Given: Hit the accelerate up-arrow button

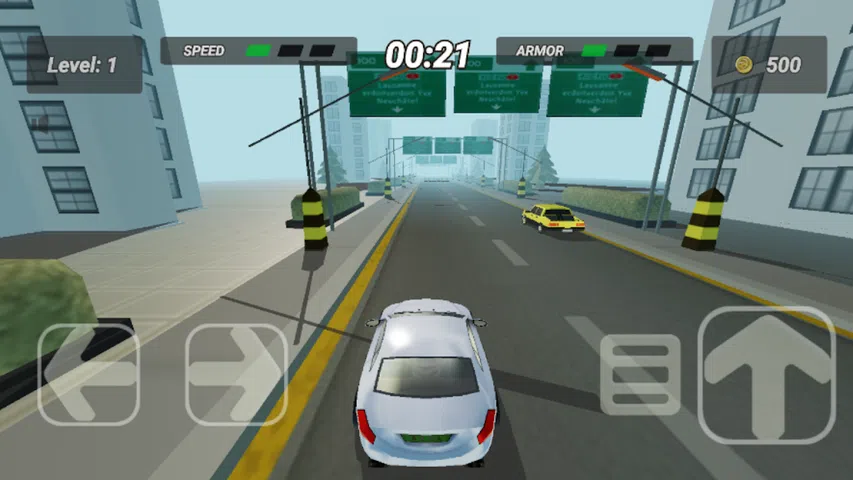Looking at the screenshot, I should pos(766,374).
